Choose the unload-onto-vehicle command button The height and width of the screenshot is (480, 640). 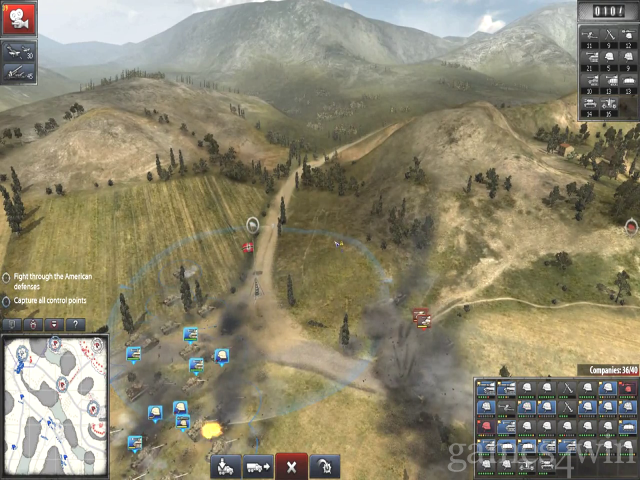click(225, 466)
